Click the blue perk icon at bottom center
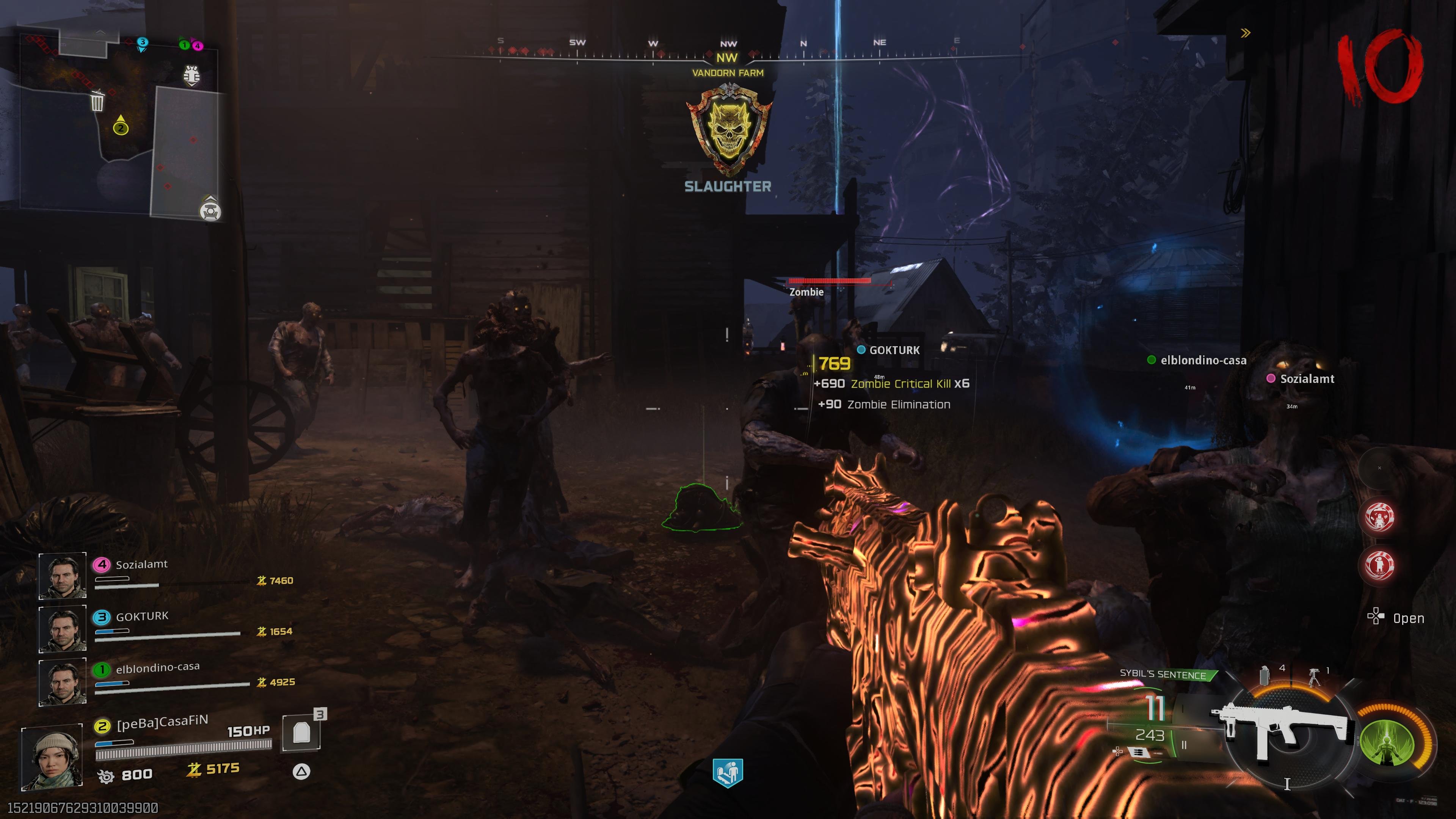Viewport: 1456px width, 819px height. (728, 773)
